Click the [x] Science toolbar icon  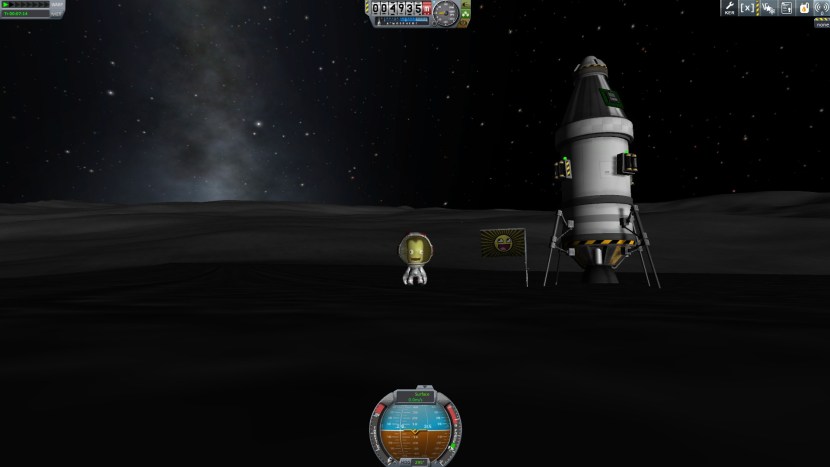click(x=747, y=8)
